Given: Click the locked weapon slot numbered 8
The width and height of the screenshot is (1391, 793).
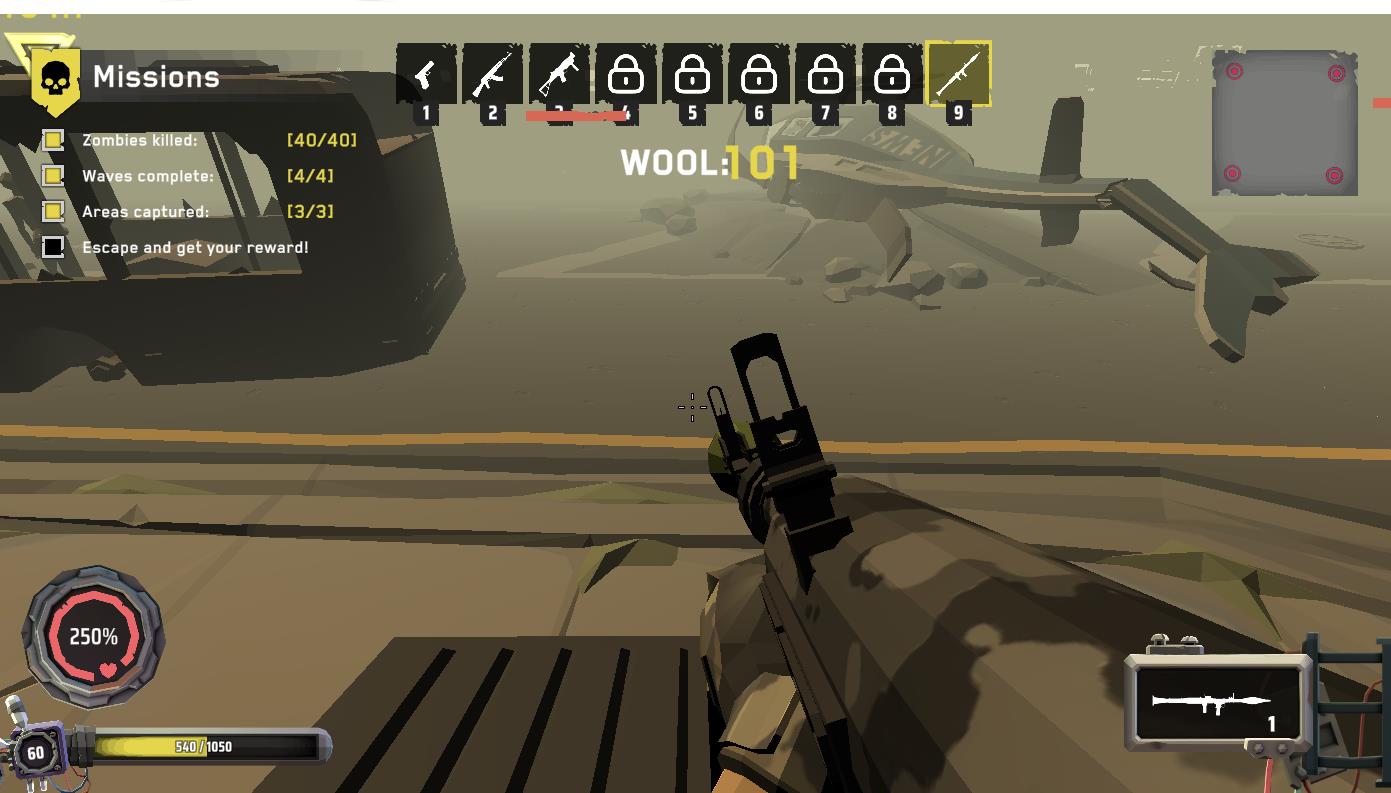Looking at the screenshot, I should (x=891, y=74).
